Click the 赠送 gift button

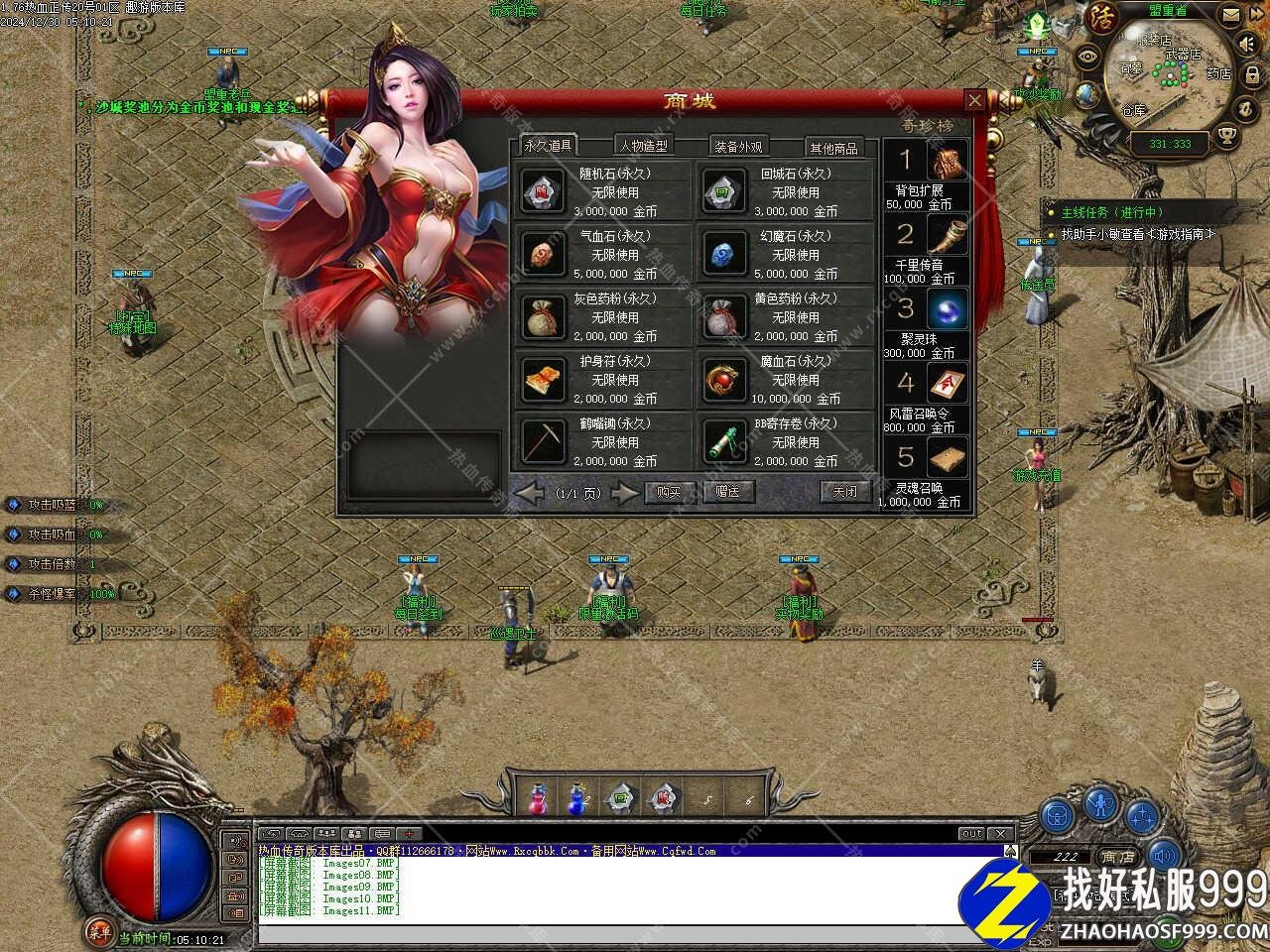(728, 492)
